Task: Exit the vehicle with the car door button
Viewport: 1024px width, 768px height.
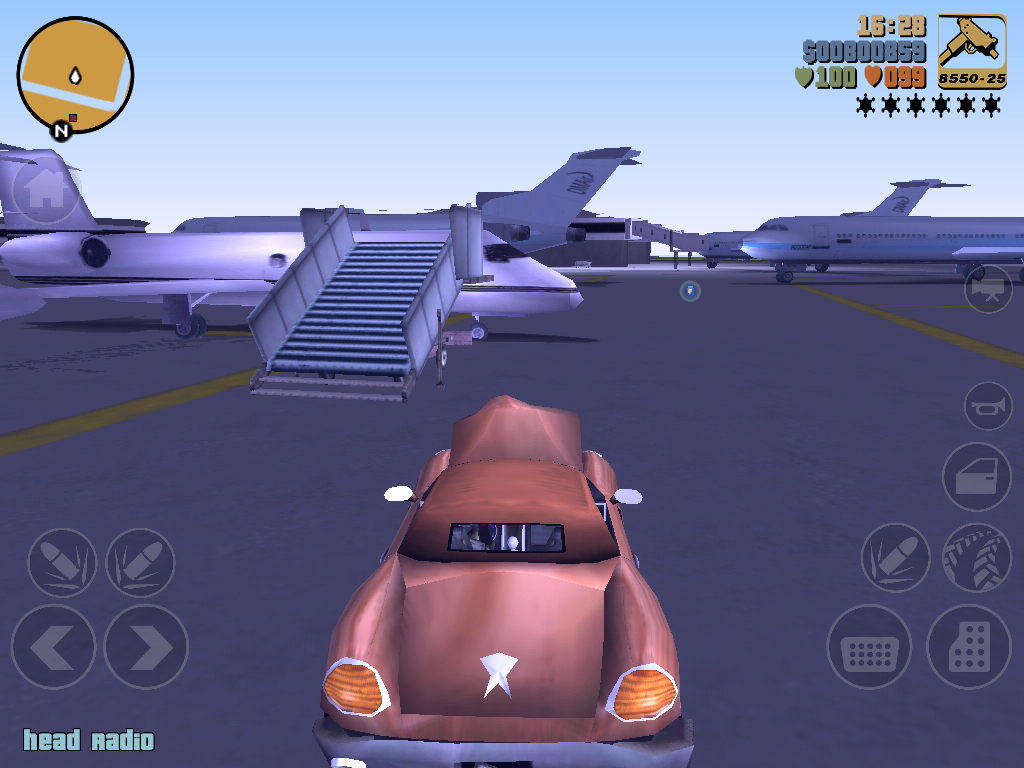Action: click(977, 477)
